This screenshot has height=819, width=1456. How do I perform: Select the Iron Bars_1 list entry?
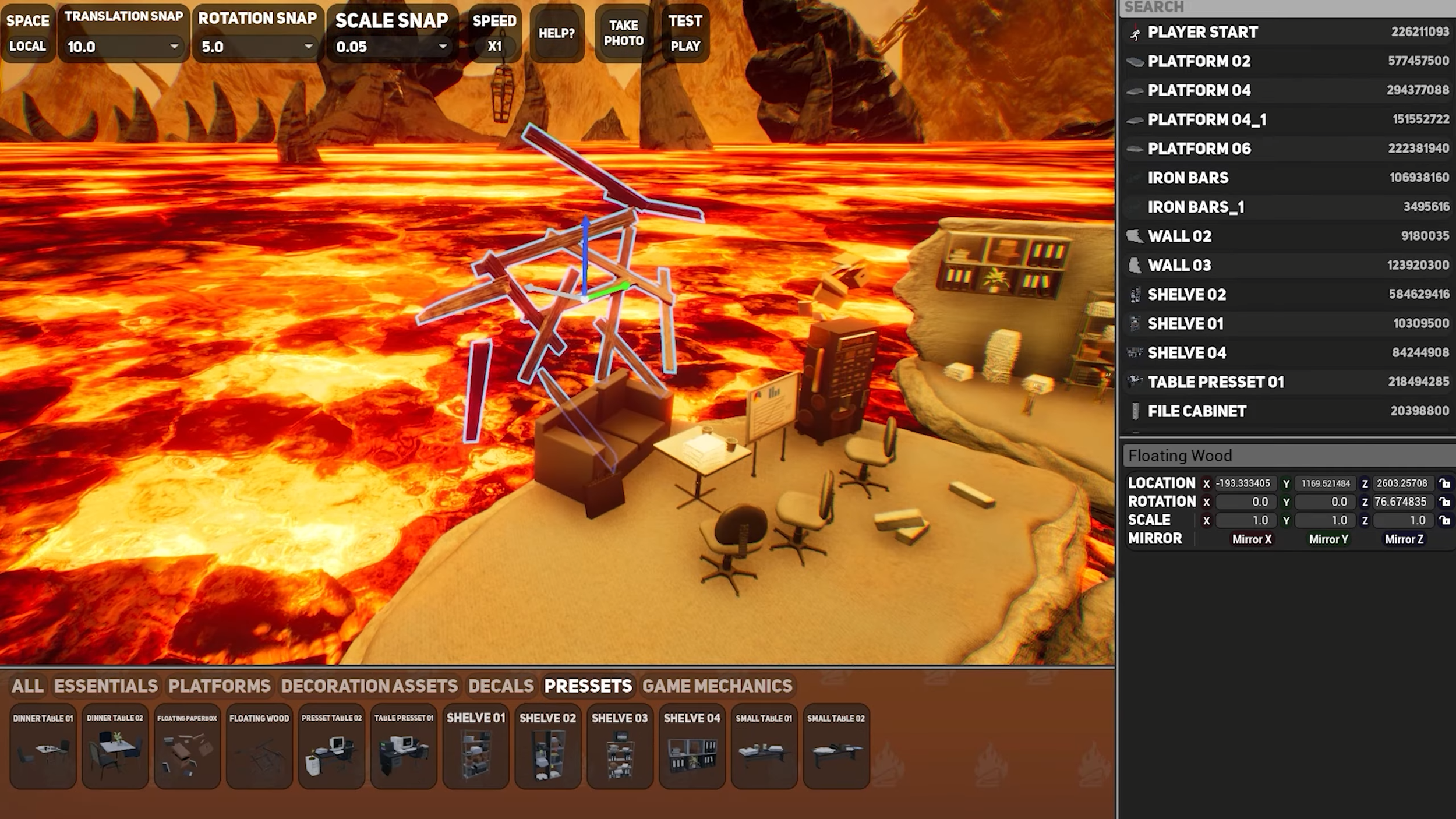tap(1196, 207)
